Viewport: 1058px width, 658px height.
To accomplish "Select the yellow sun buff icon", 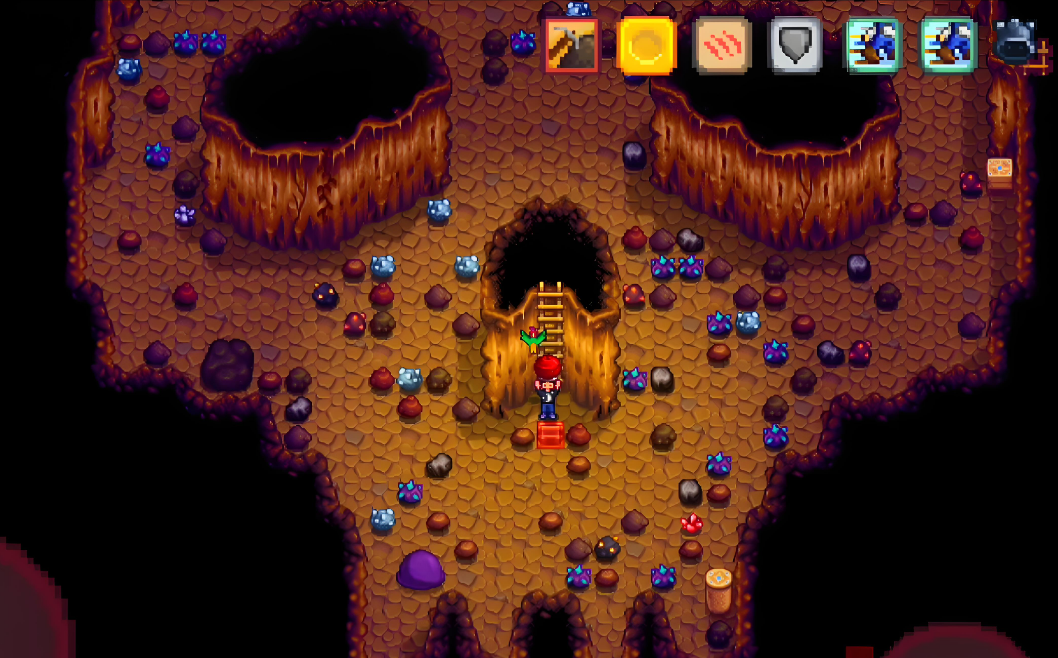I will pyautogui.click(x=646, y=46).
